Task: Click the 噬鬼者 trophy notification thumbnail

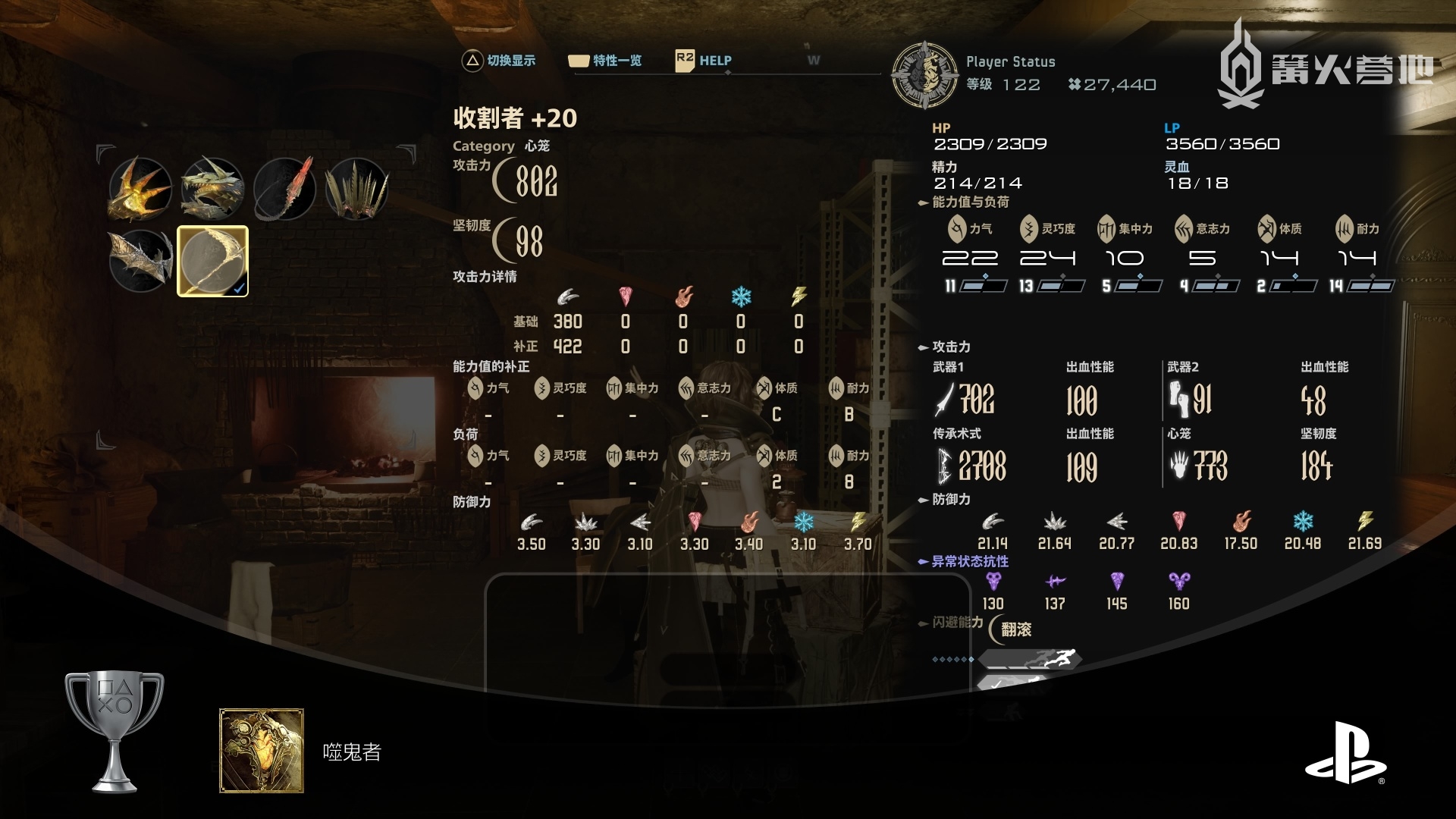Action: click(x=262, y=751)
